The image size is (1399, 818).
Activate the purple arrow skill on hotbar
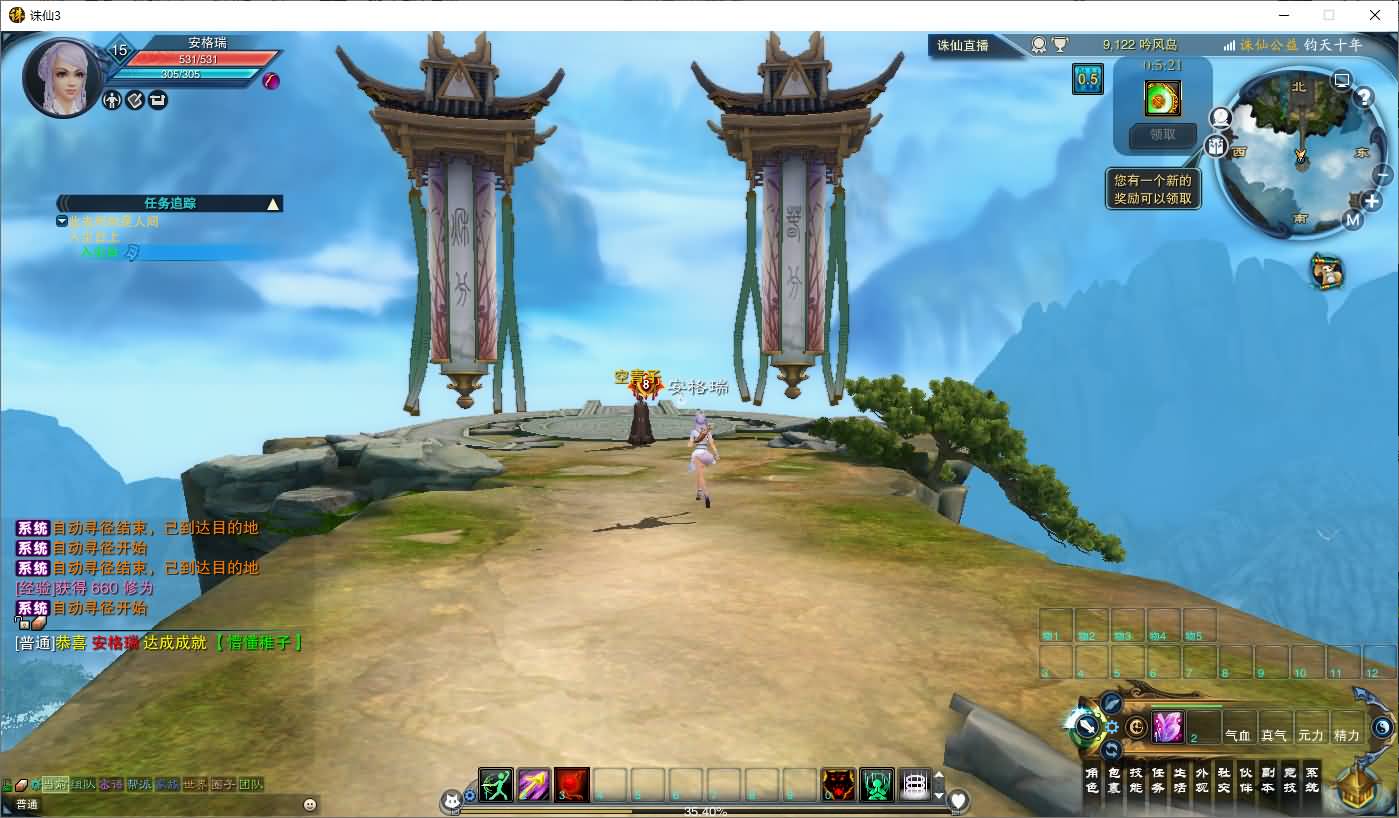pyautogui.click(x=534, y=785)
